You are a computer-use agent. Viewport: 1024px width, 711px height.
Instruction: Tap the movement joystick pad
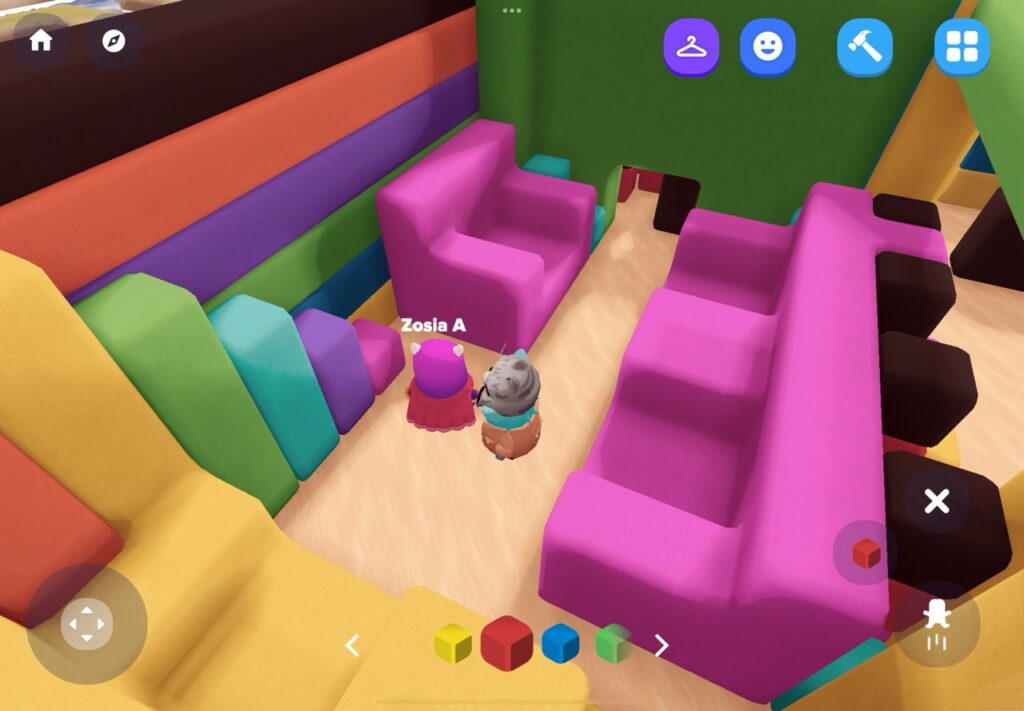pos(87,624)
